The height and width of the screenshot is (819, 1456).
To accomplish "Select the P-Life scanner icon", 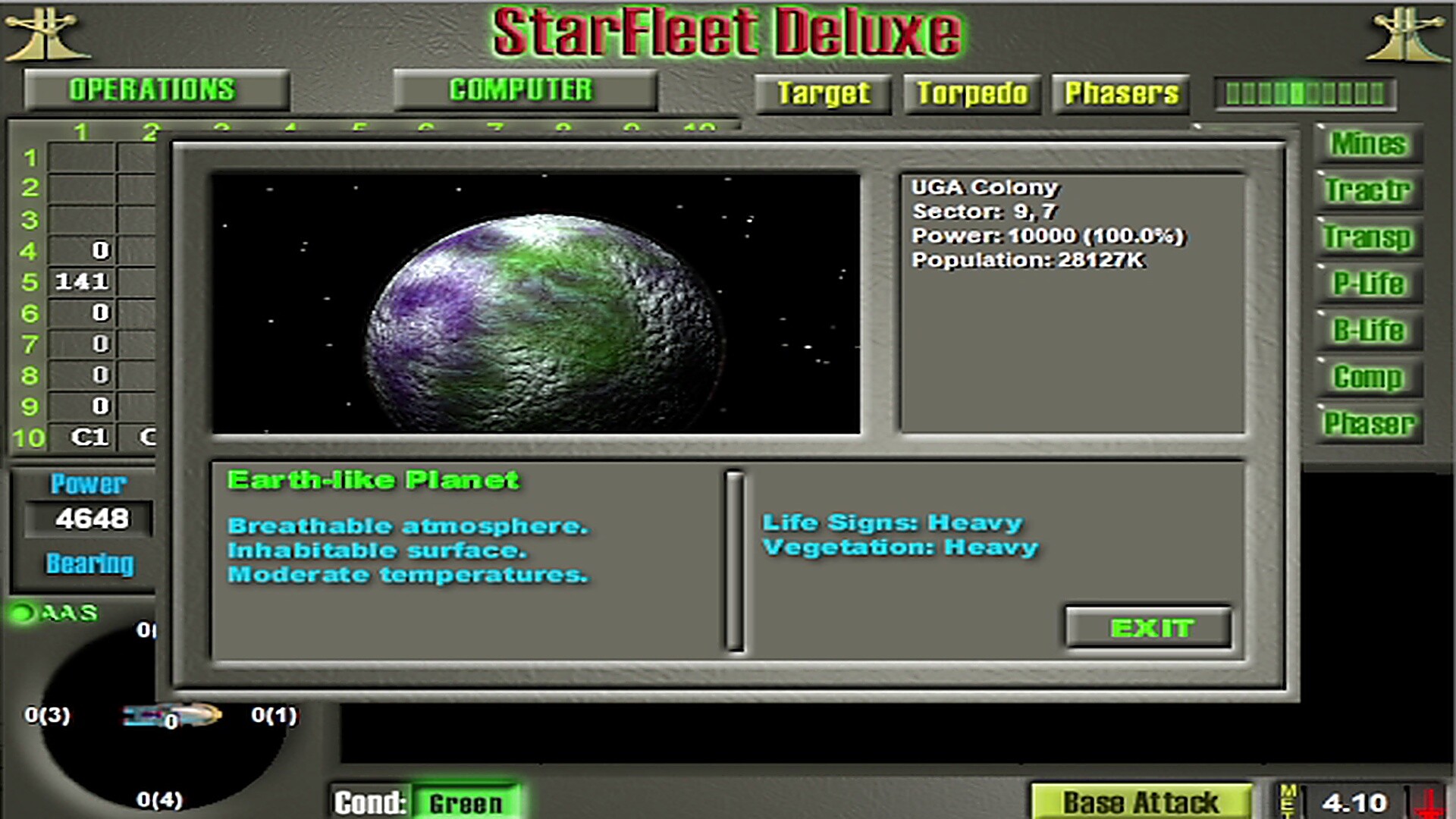I will point(1369,284).
